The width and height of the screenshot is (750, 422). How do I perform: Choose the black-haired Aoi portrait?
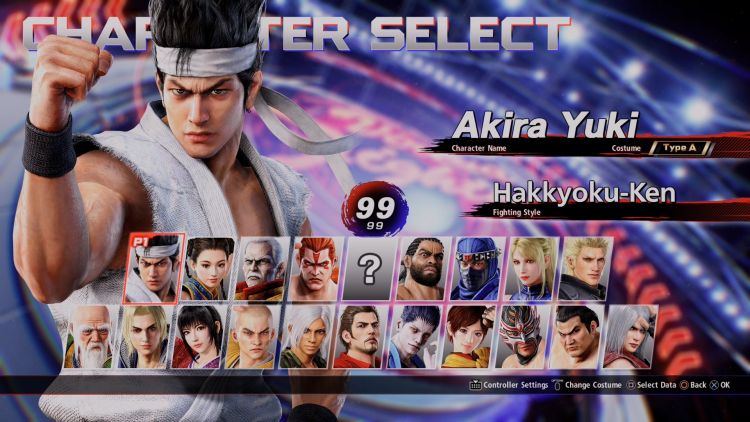(198, 337)
